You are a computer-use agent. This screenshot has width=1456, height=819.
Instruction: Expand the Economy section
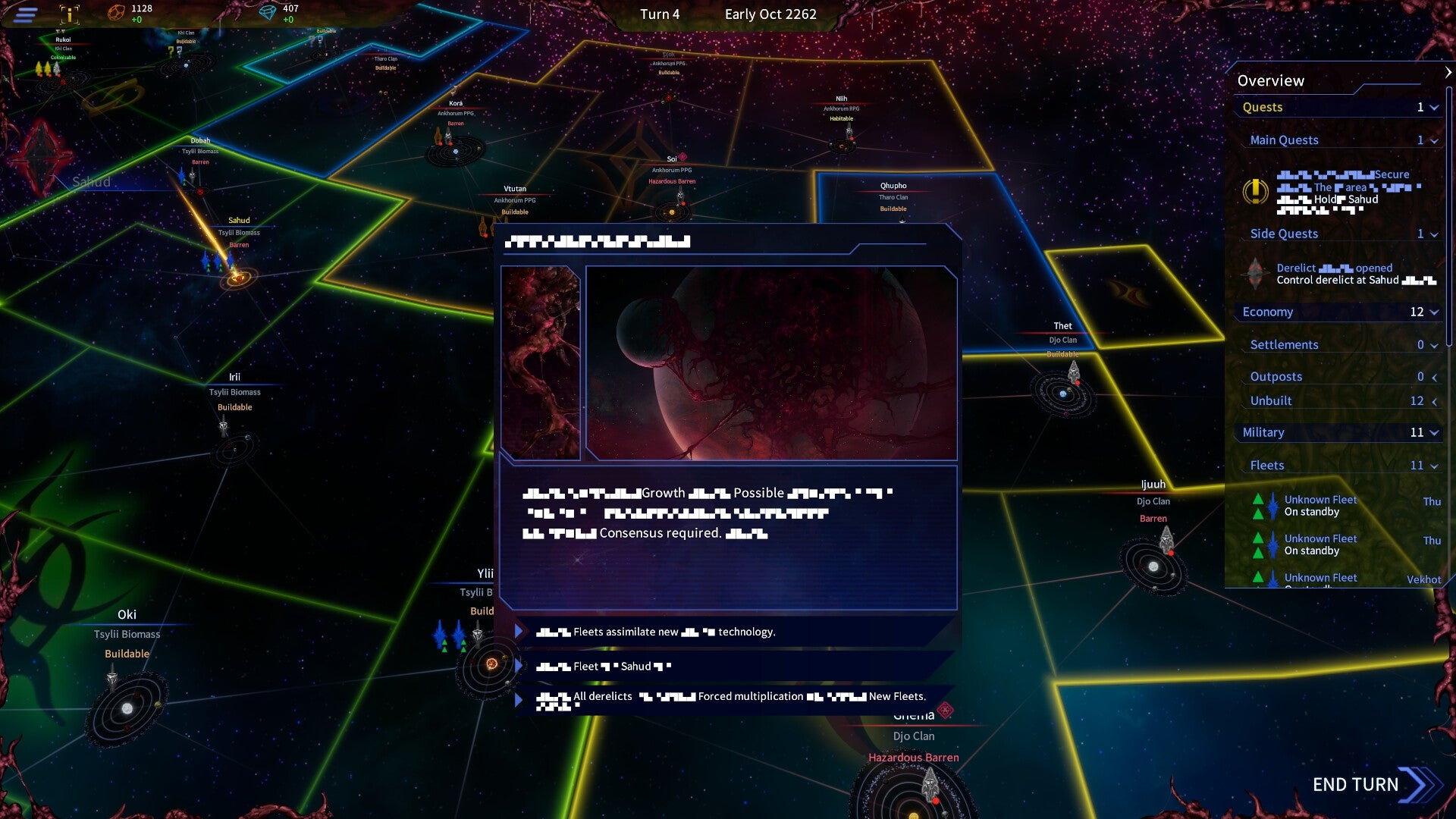[x=1433, y=312]
